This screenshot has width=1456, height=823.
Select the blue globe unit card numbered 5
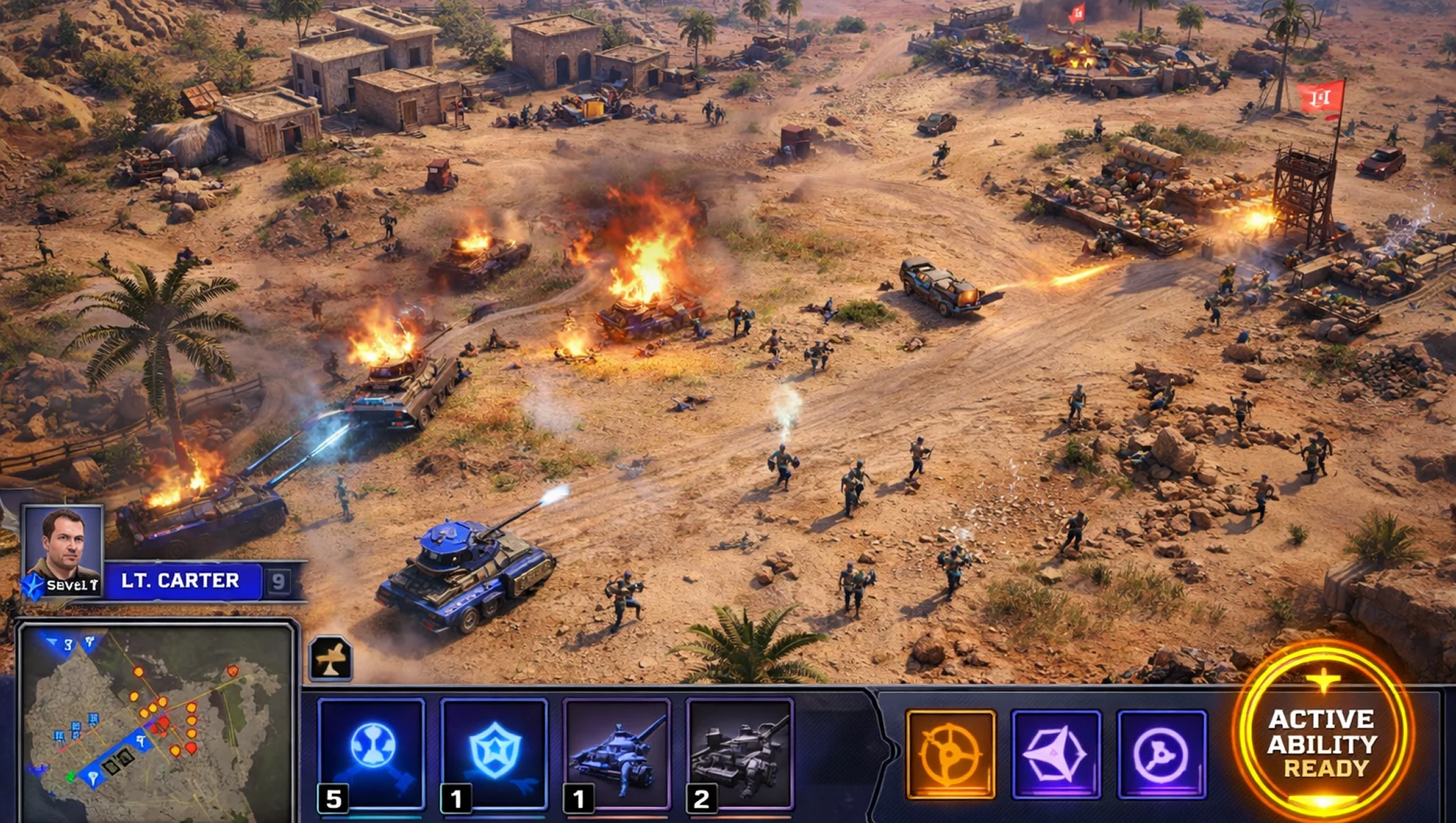372,754
